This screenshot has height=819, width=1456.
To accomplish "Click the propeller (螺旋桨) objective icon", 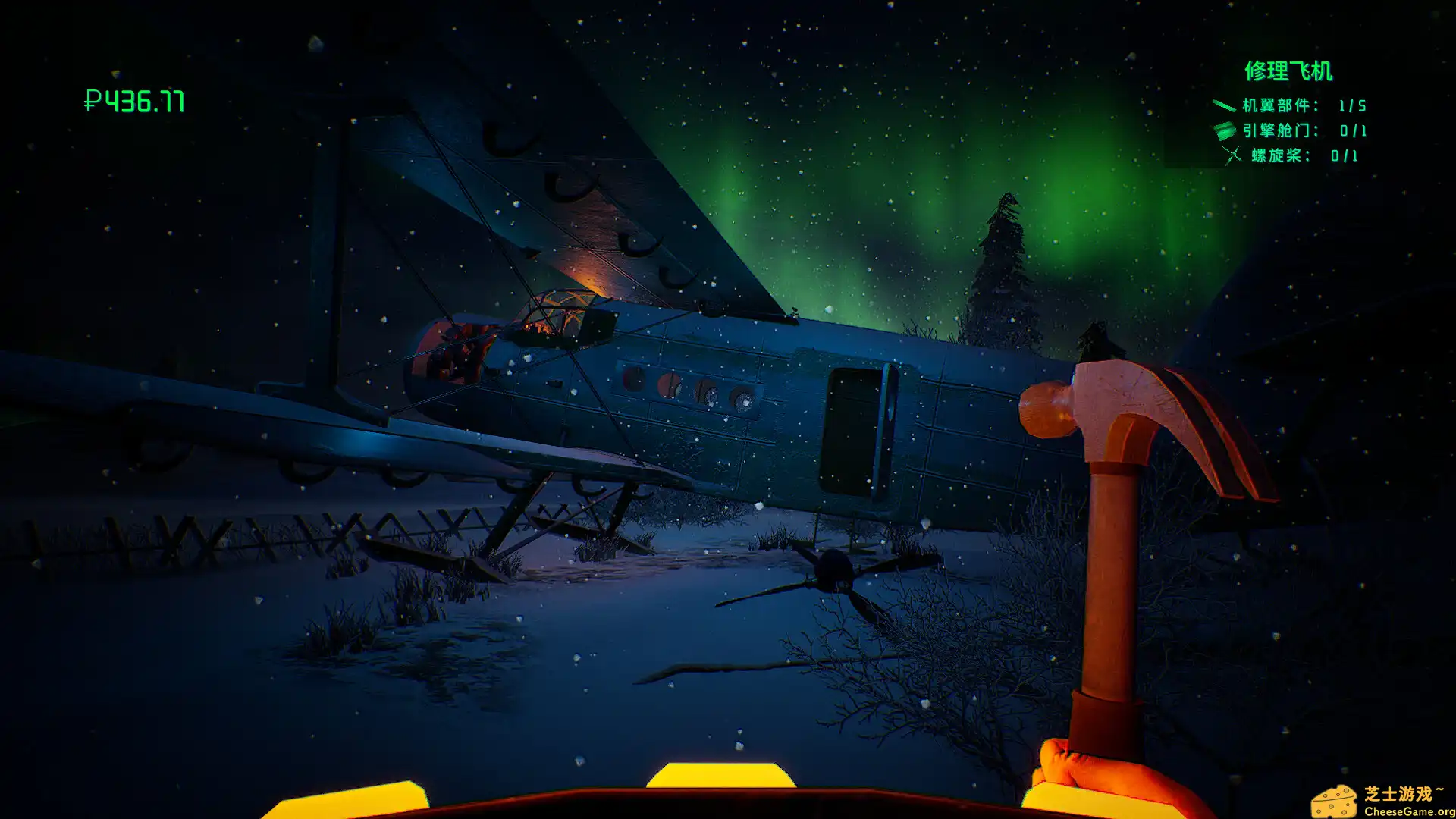I will (x=1232, y=155).
